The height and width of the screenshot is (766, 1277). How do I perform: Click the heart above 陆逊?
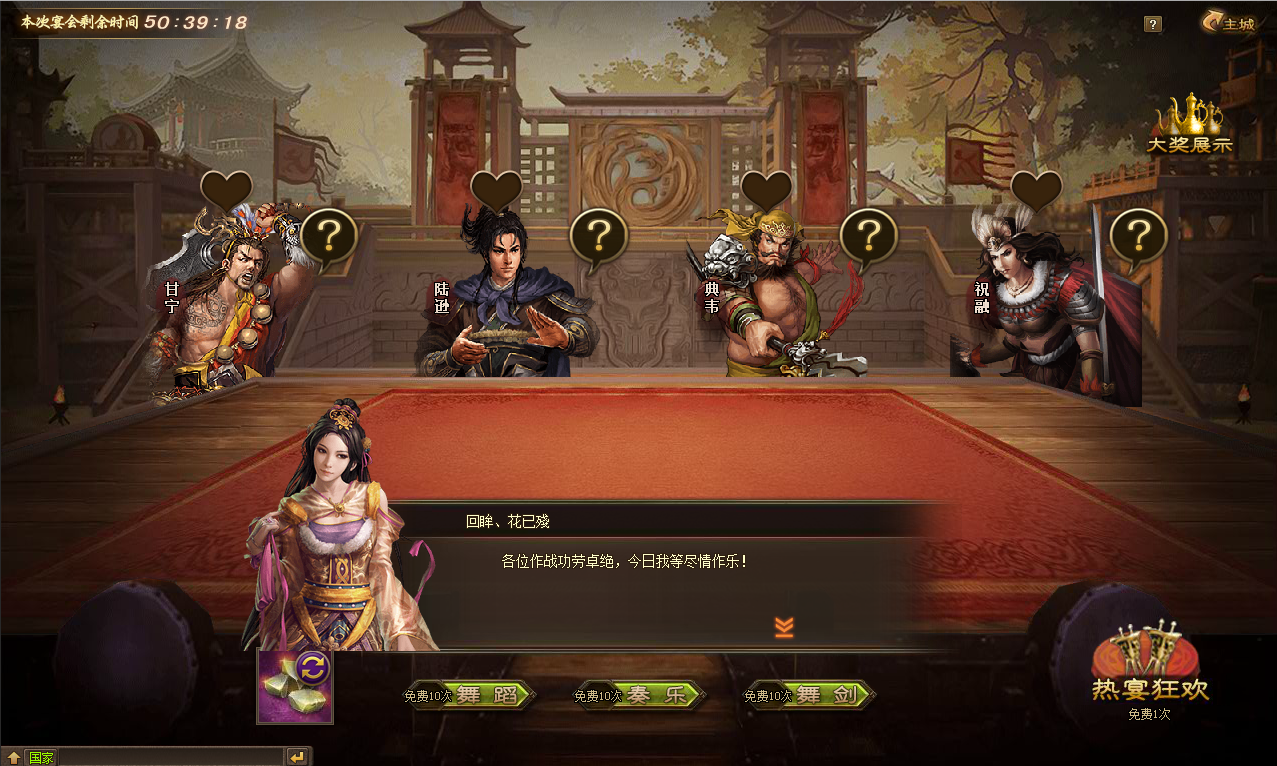coord(497,190)
